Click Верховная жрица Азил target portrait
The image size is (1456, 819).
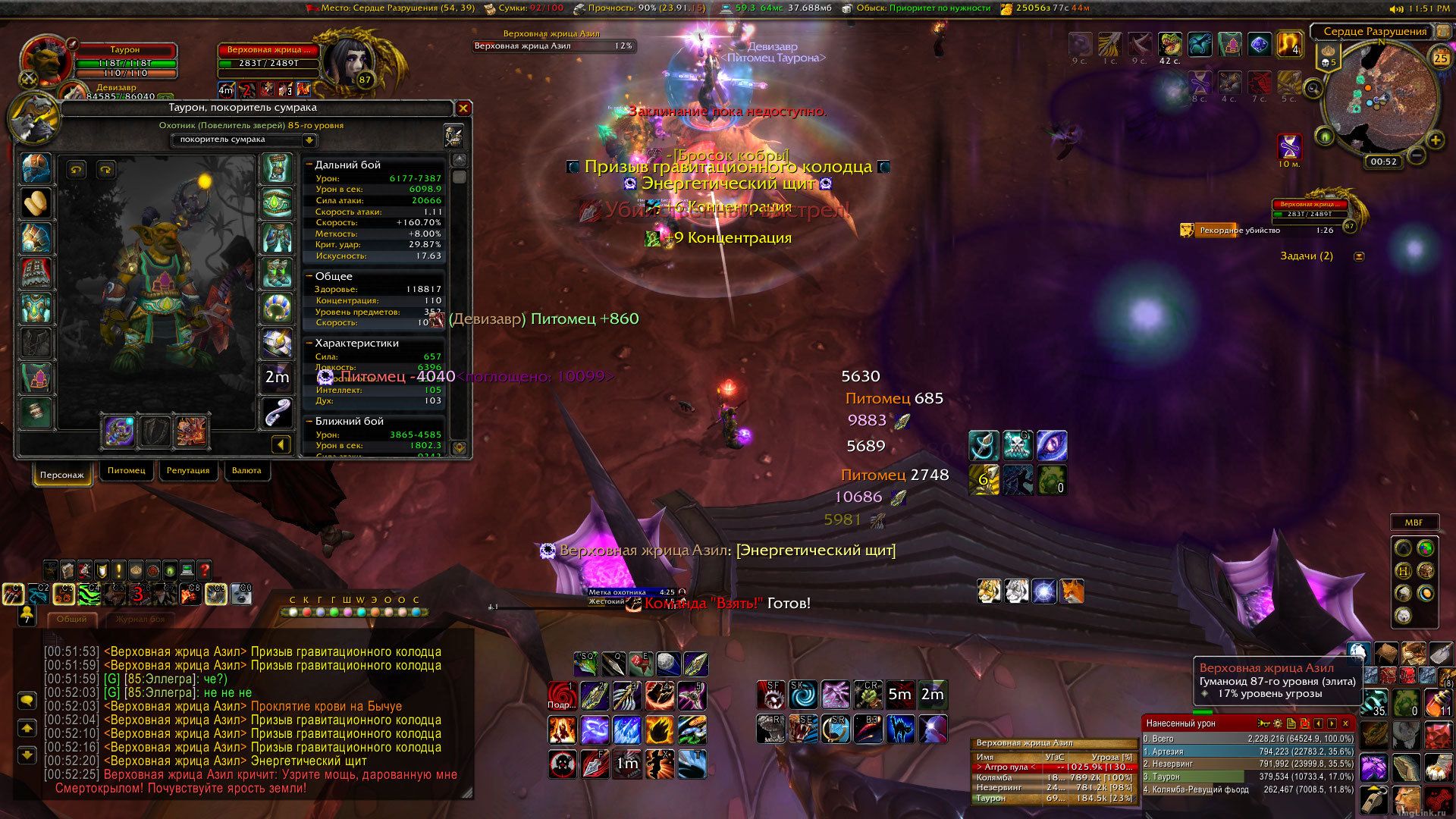tap(346, 63)
